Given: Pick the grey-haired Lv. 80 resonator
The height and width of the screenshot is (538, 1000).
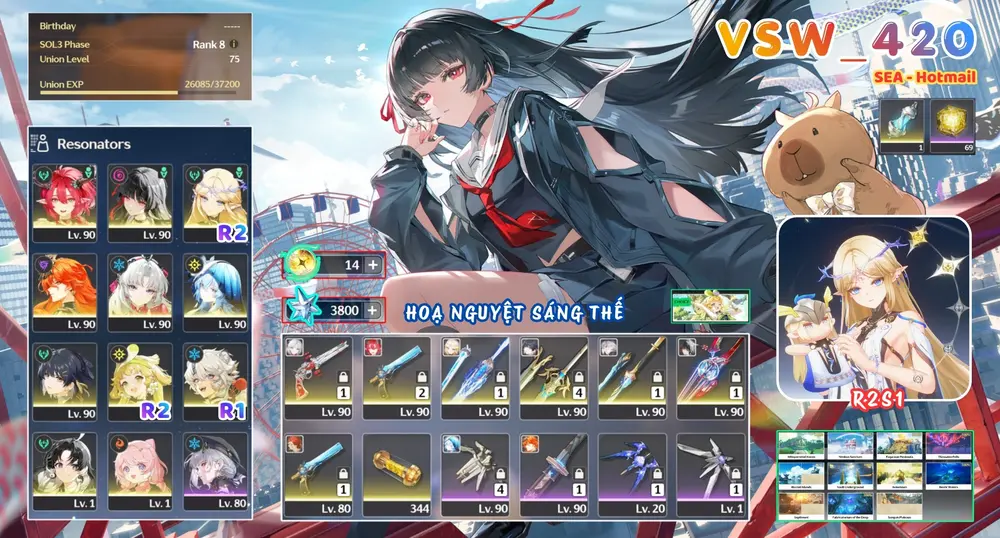Looking at the screenshot, I should pyautogui.click(x=215, y=468).
